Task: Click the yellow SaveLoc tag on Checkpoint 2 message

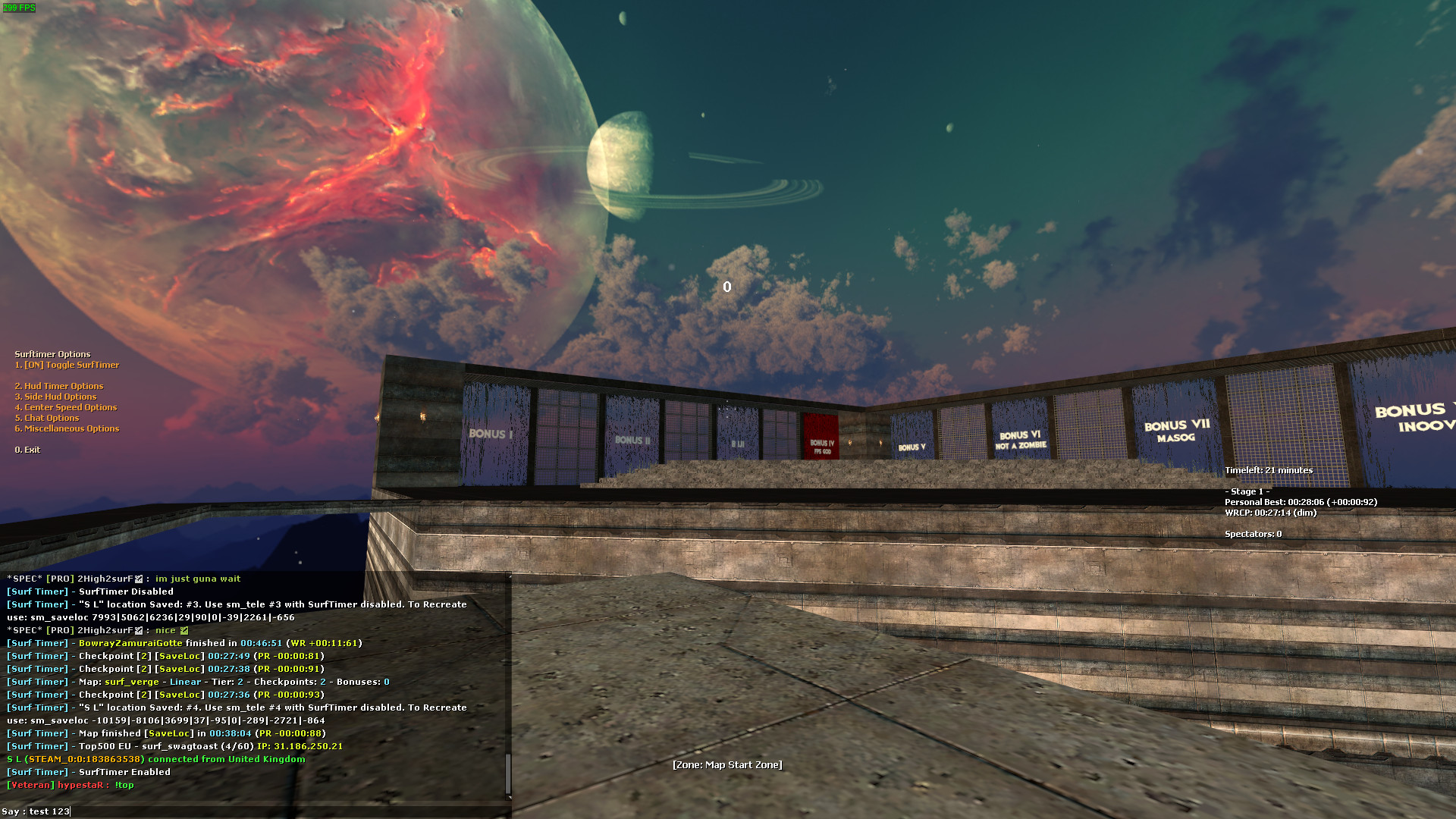Action: (179, 655)
